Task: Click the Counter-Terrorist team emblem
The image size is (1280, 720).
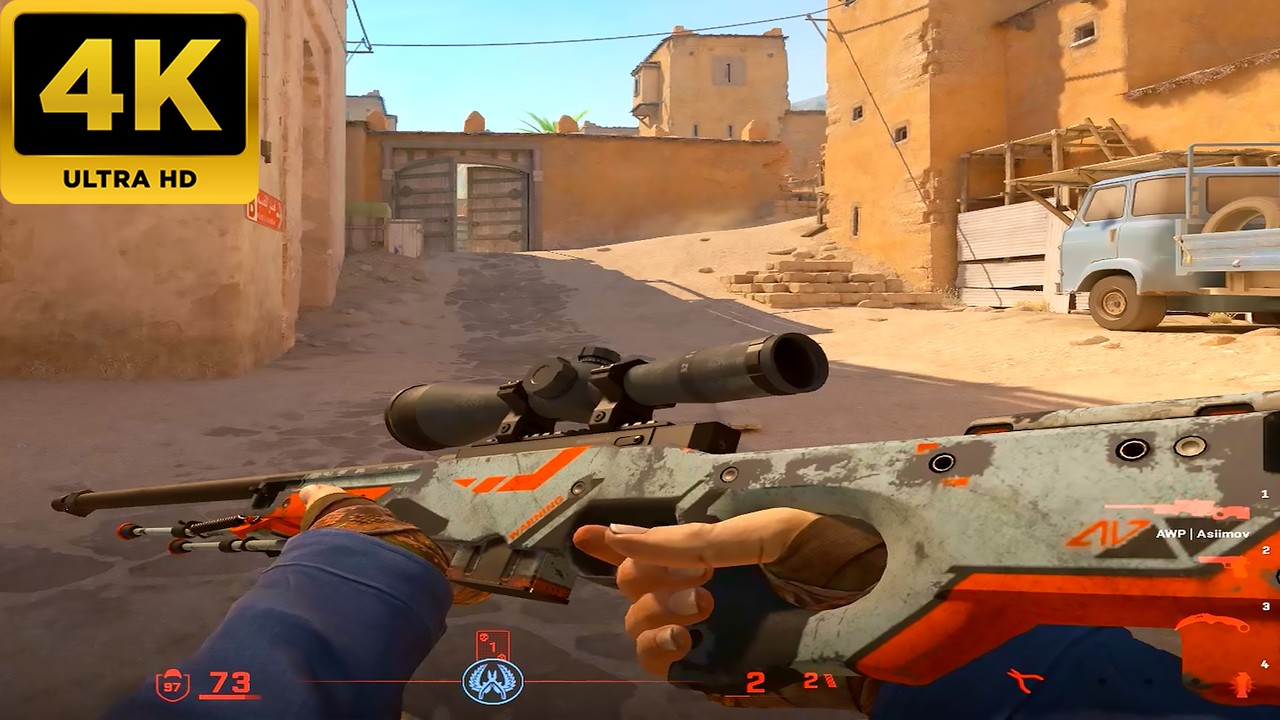Action: [493, 681]
